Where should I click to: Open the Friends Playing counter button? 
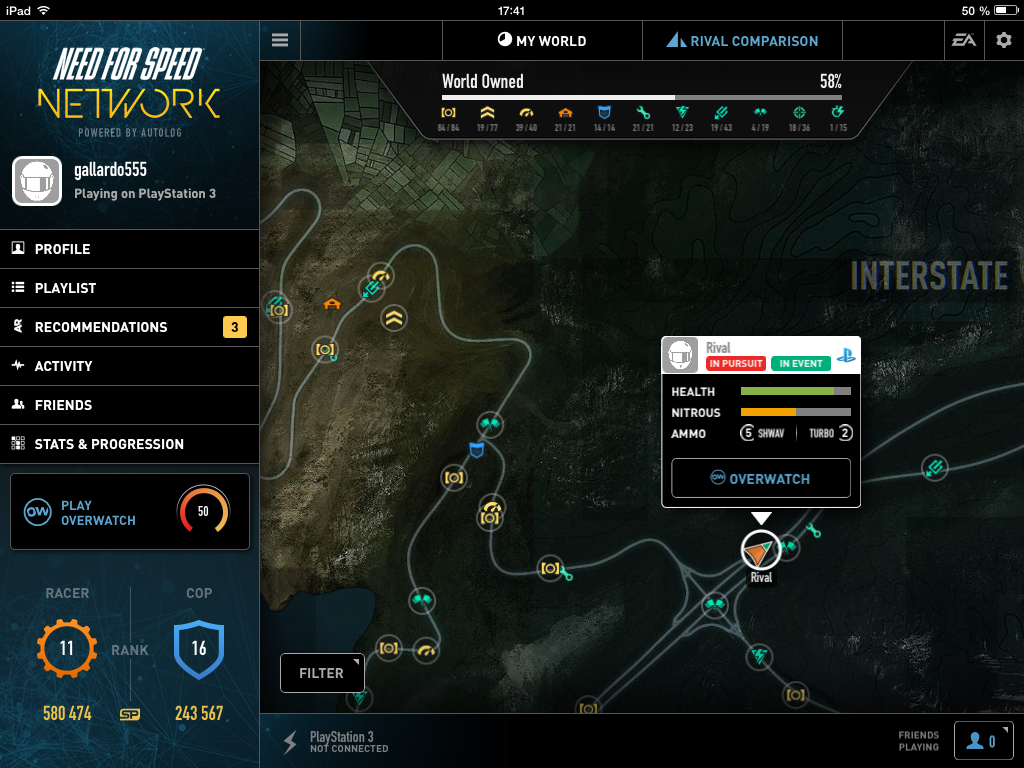click(983, 741)
